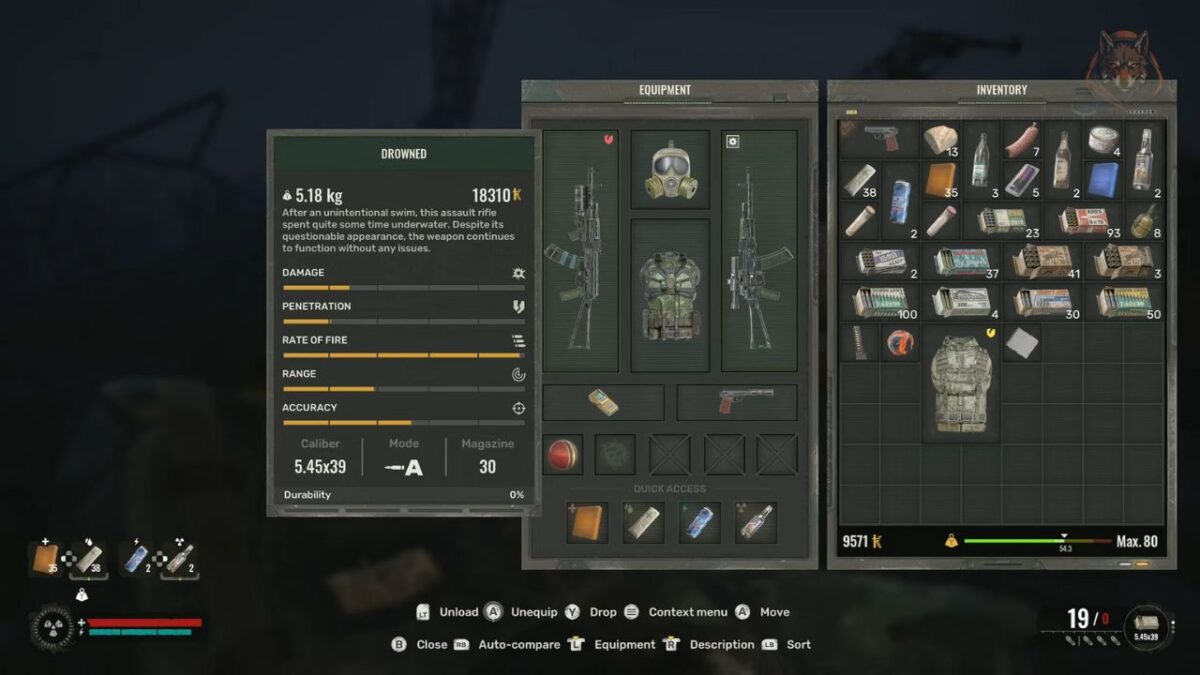Select the blue package in inventory
1200x675 pixels.
pos(1103,180)
